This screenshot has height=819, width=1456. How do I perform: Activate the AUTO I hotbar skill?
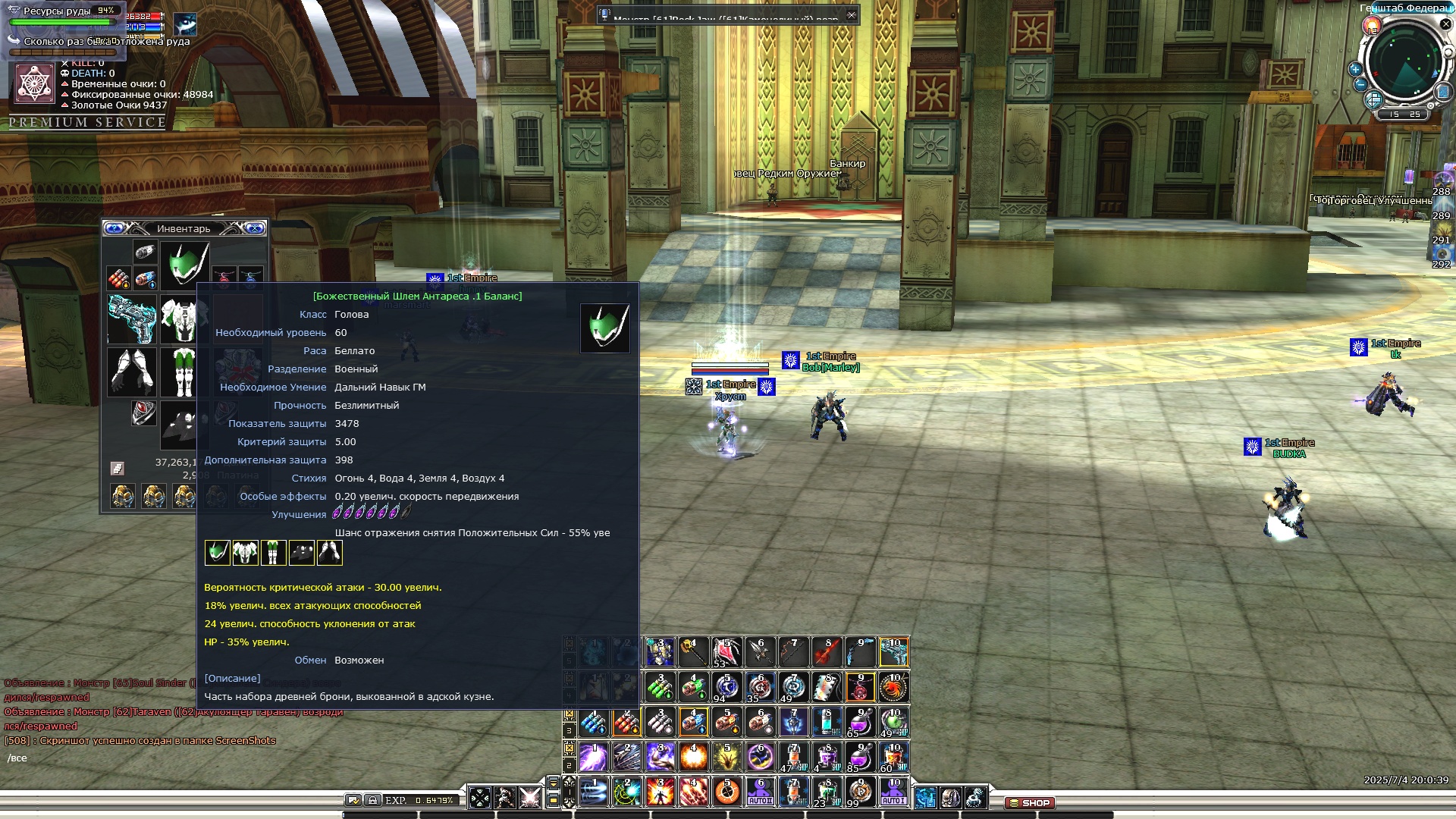[x=893, y=792]
